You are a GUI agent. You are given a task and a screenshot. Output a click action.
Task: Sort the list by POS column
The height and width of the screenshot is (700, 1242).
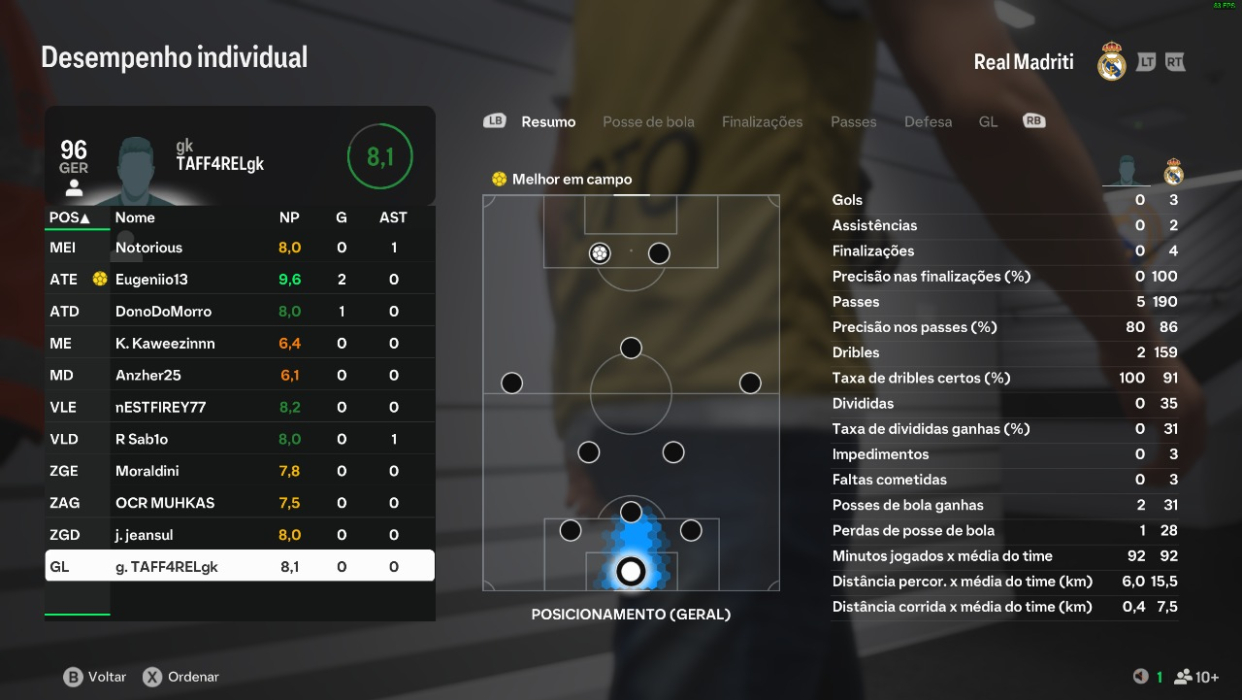point(69,217)
